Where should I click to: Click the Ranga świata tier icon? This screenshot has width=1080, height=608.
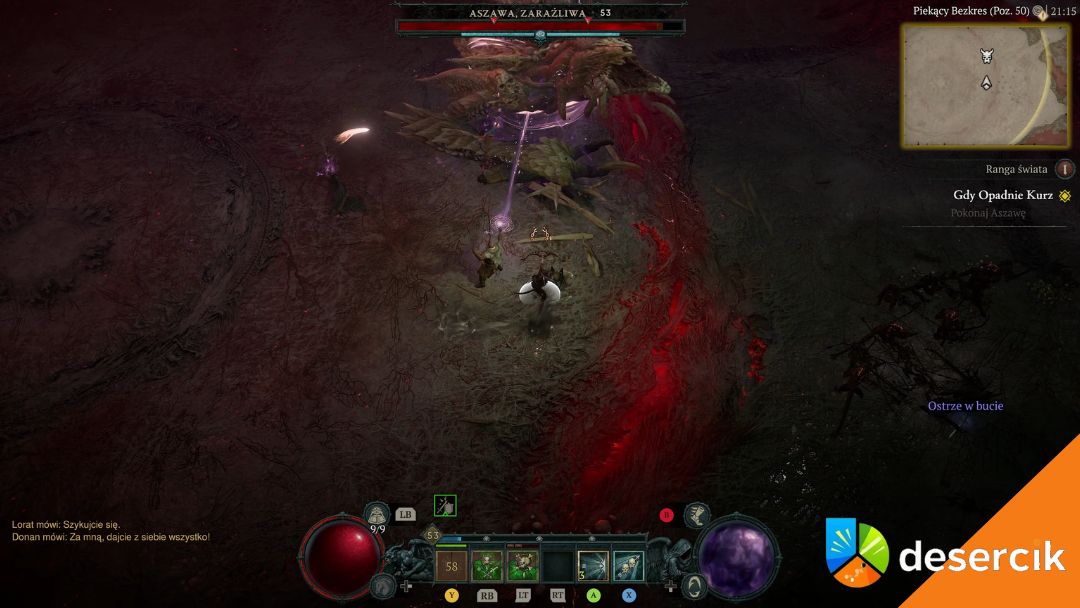[1065, 169]
